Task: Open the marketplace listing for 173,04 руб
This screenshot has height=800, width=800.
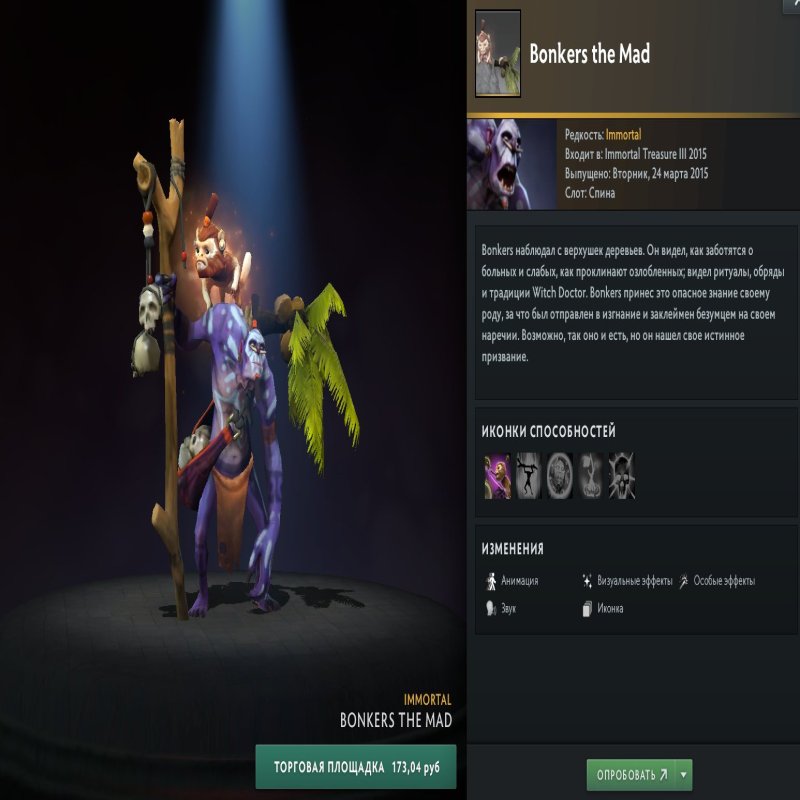Action: [x=355, y=768]
